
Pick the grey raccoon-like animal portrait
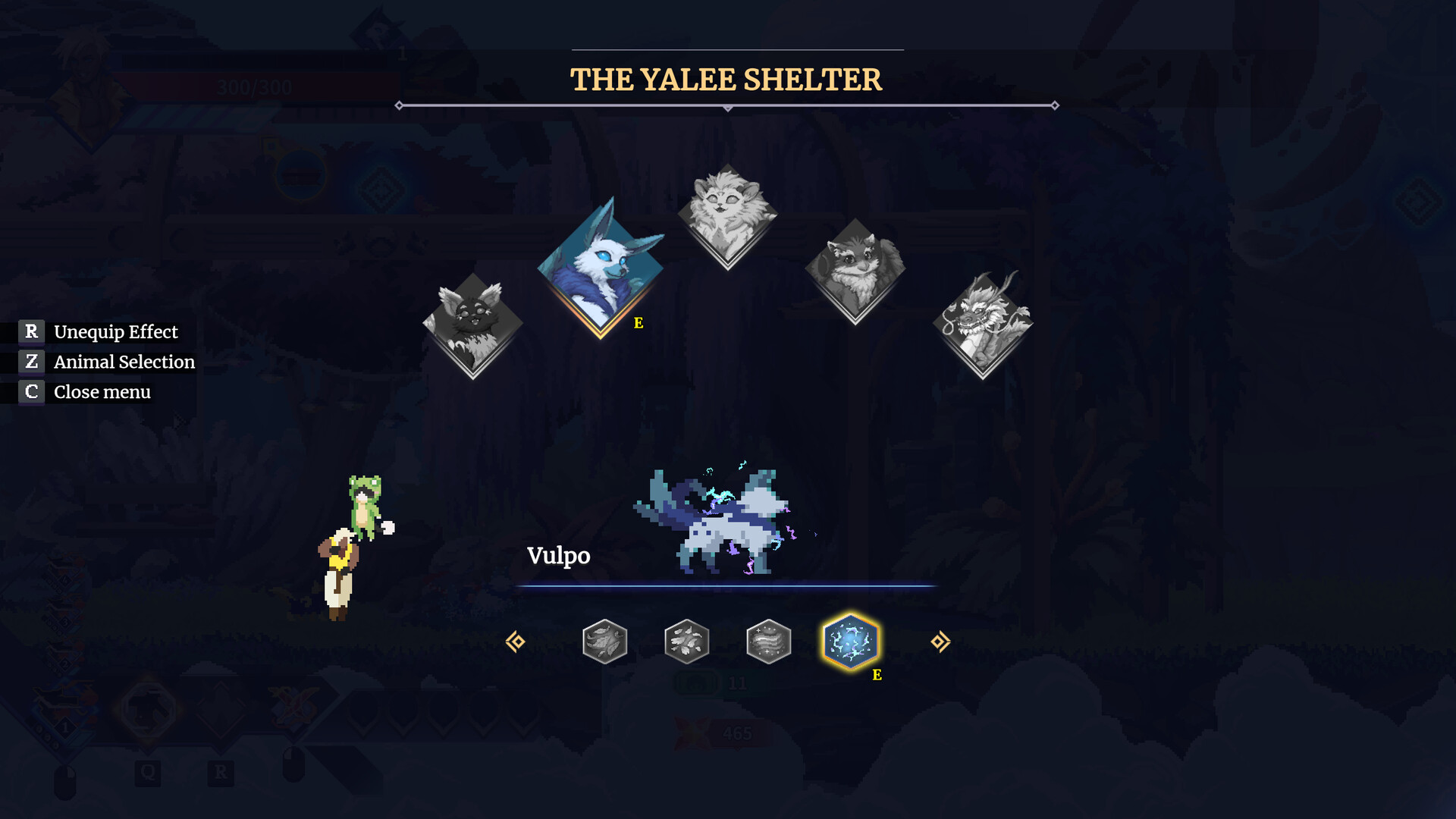coord(855,270)
